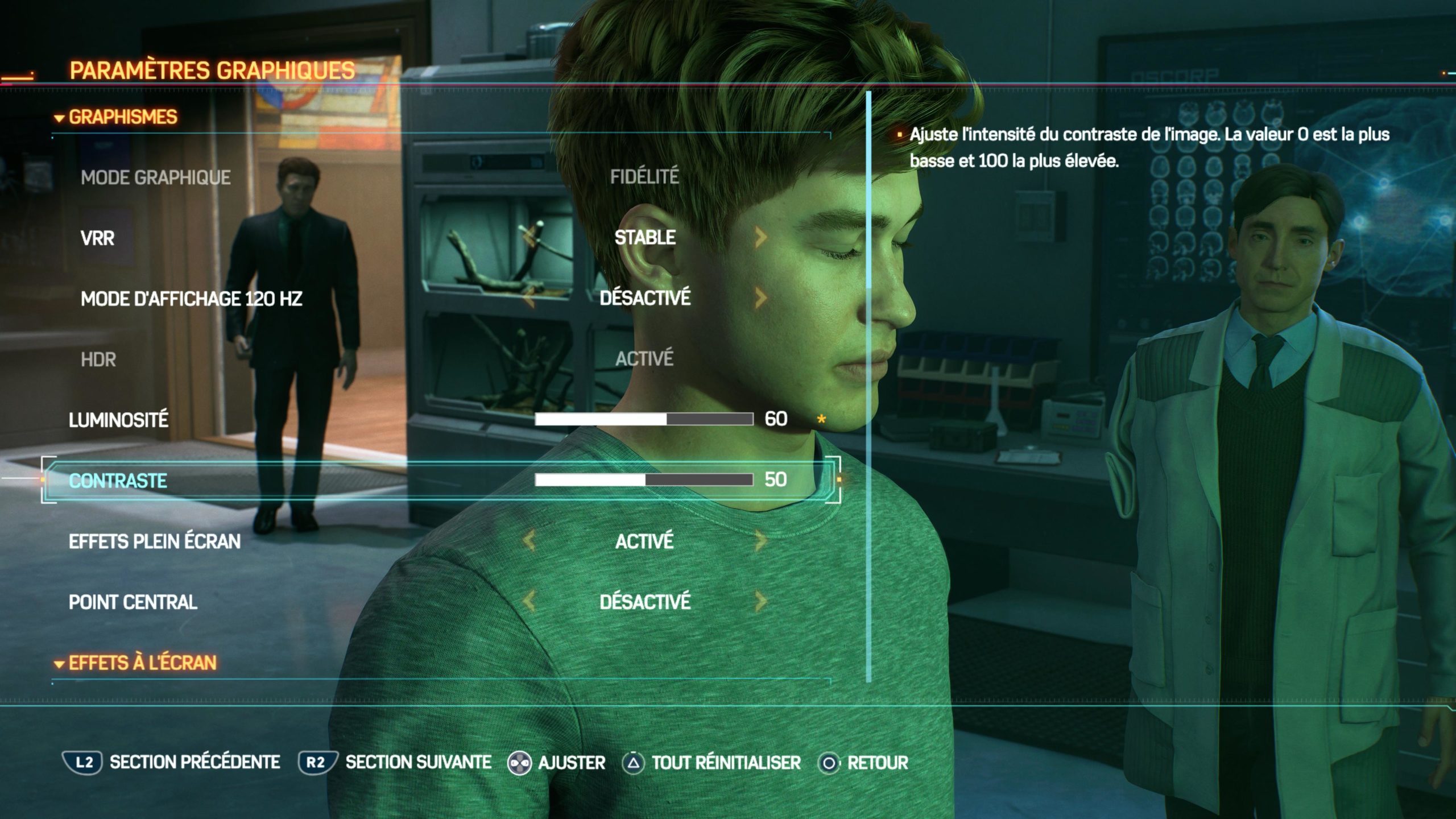Image resolution: width=1456 pixels, height=819 pixels.
Task: Click right arrow beside Mode d'affichage 120 Hz
Action: pyautogui.click(x=761, y=298)
